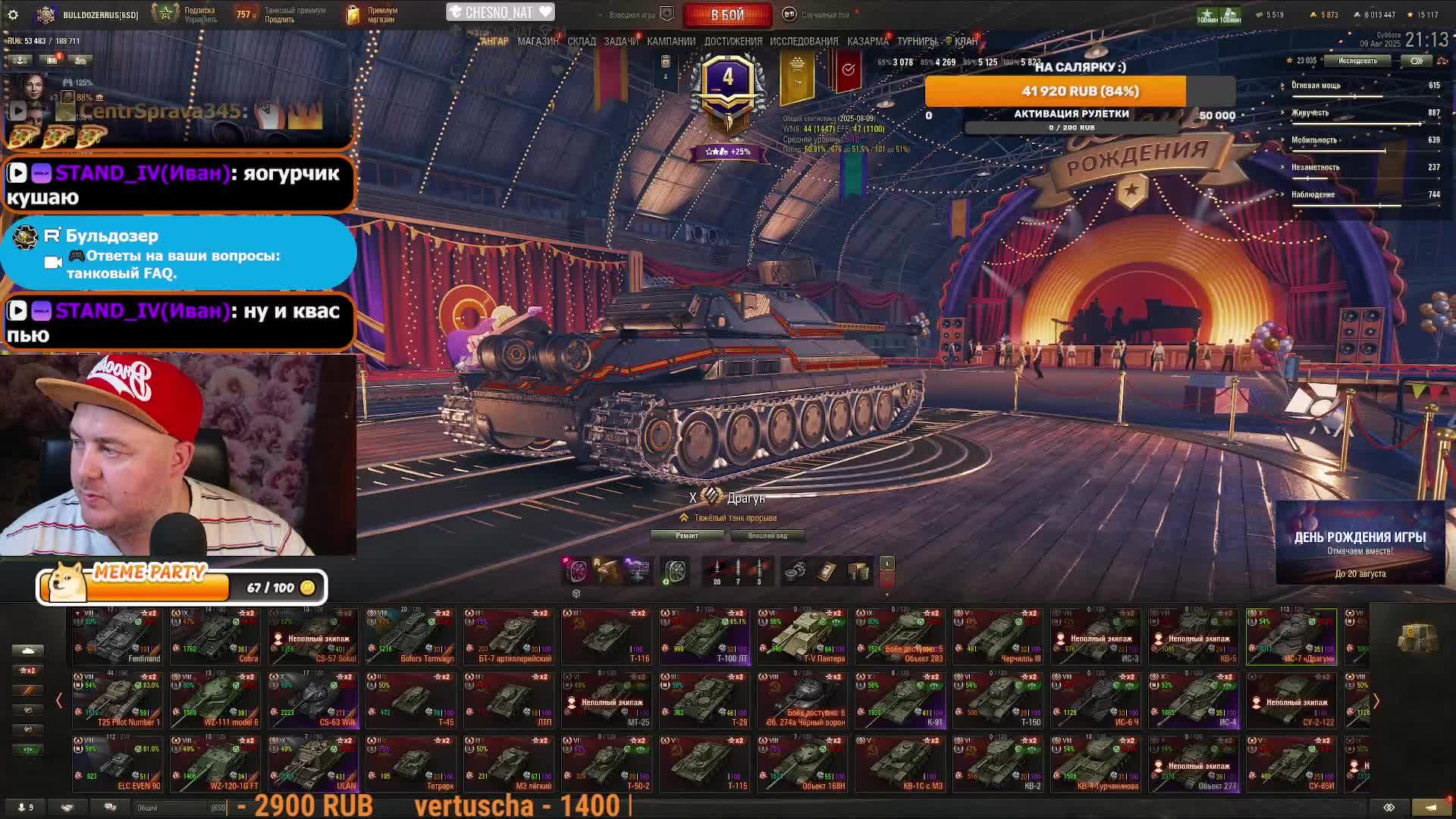Select the КВ-2 tank card
The height and width of the screenshot is (819, 1456).
coord(998,764)
